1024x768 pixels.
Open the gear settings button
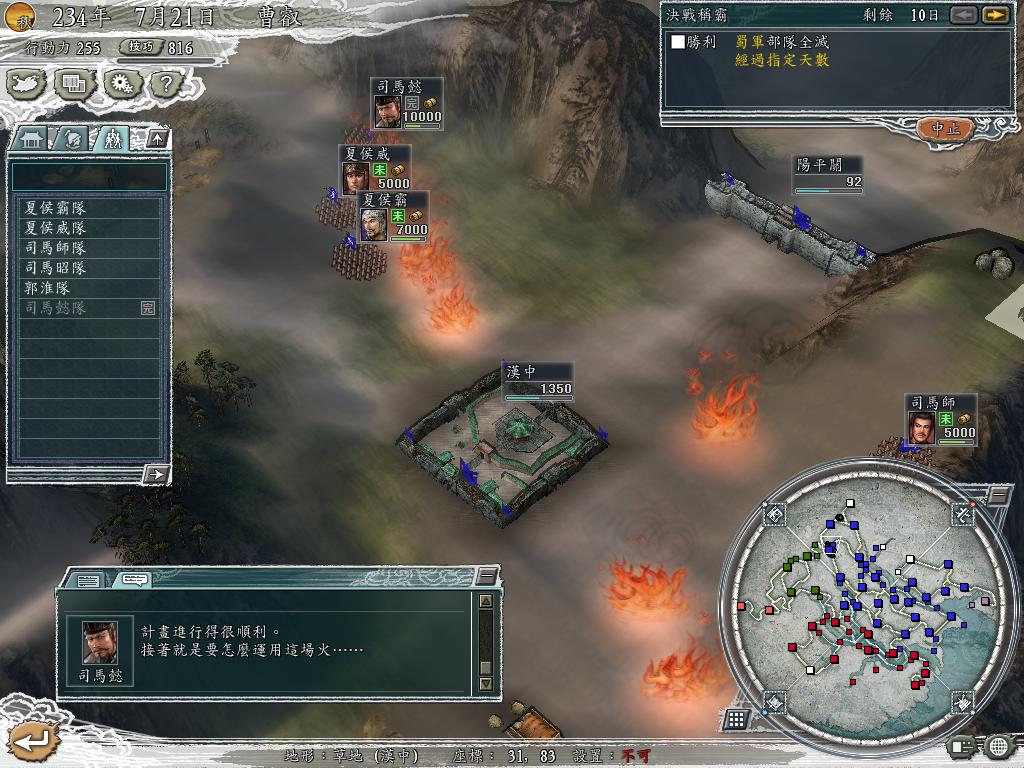(122, 85)
